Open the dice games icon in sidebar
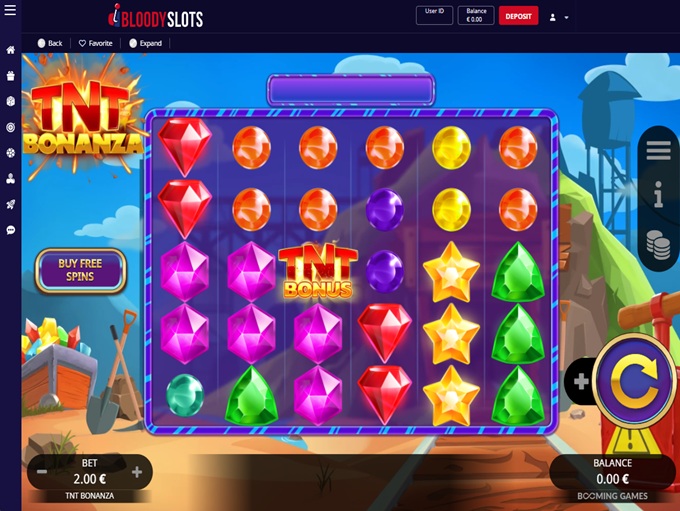This screenshot has height=511, width=680. pos(10,101)
